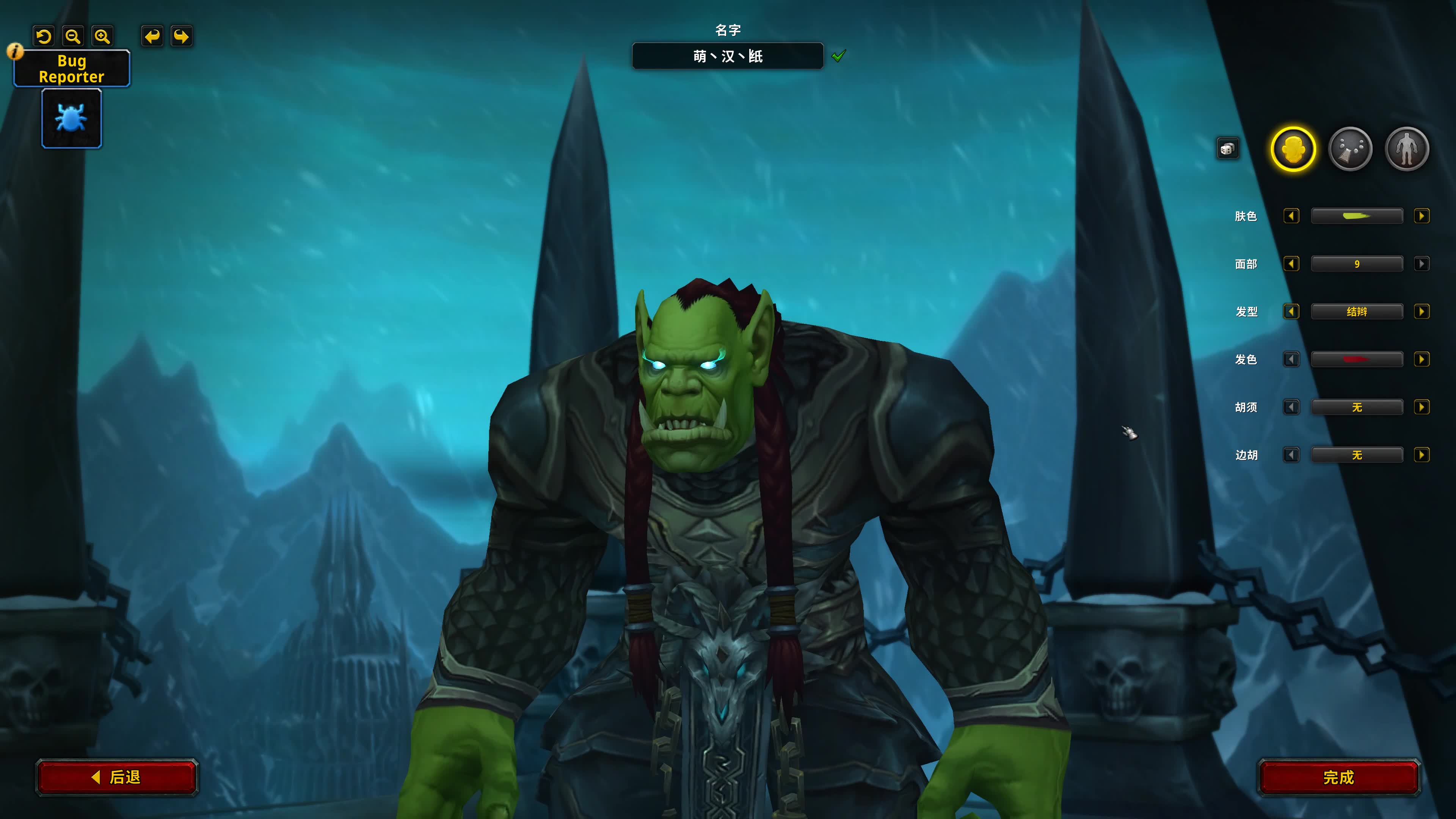Rotate character with the right arrow

click(x=182, y=37)
